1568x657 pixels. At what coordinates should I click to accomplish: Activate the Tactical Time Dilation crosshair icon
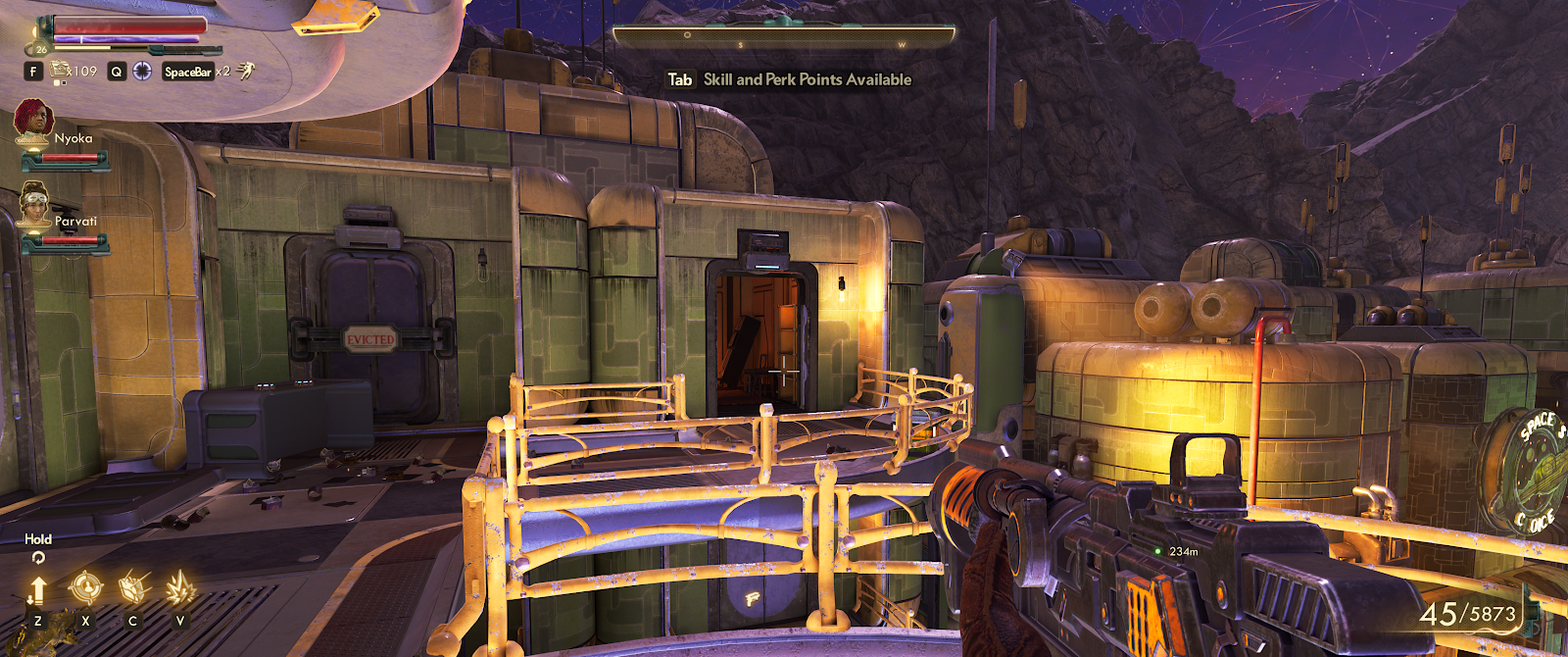click(x=142, y=71)
